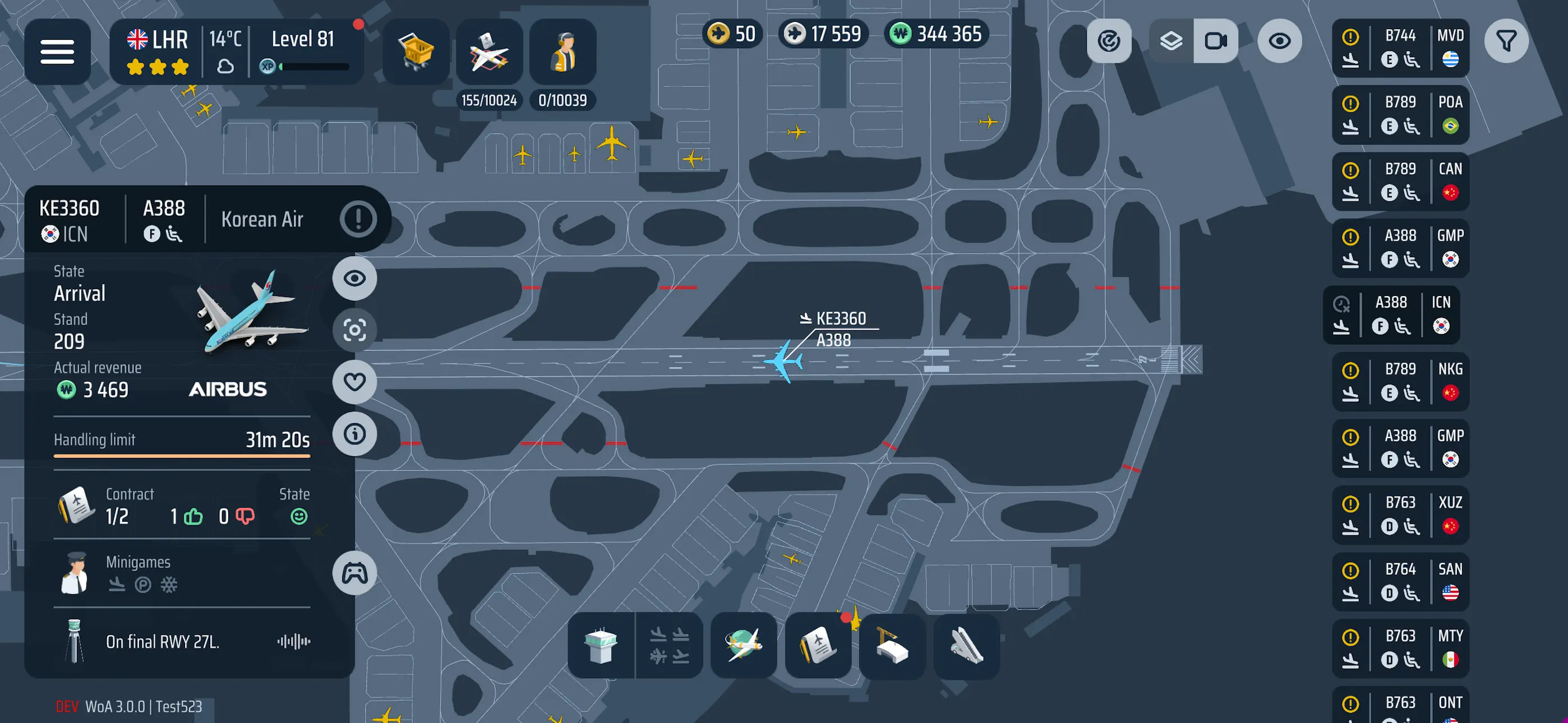Mark KE3360 as favorite with heart
The width and height of the screenshot is (1568, 723).
click(x=354, y=382)
